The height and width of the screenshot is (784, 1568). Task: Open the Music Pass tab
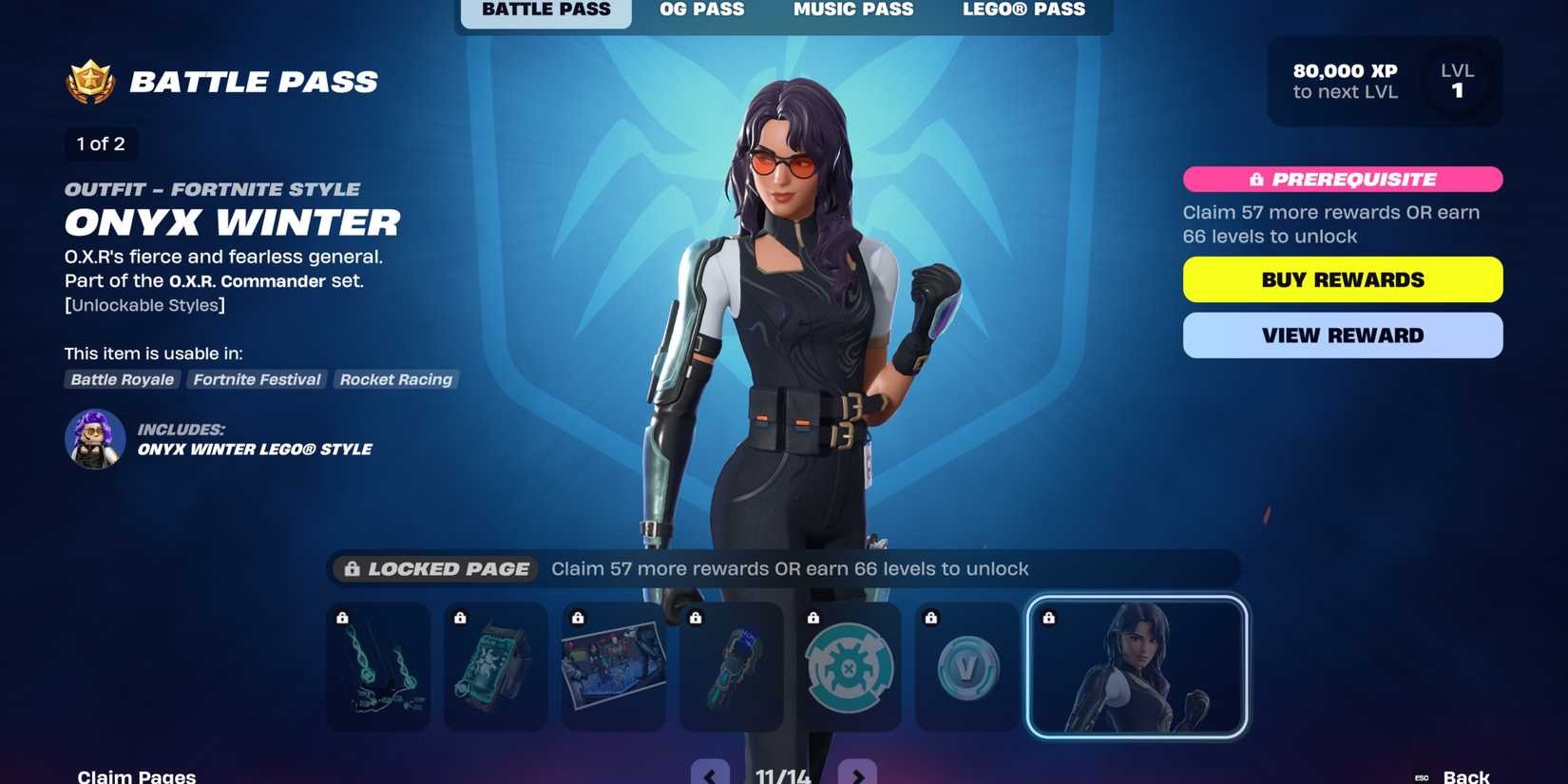[852, 10]
